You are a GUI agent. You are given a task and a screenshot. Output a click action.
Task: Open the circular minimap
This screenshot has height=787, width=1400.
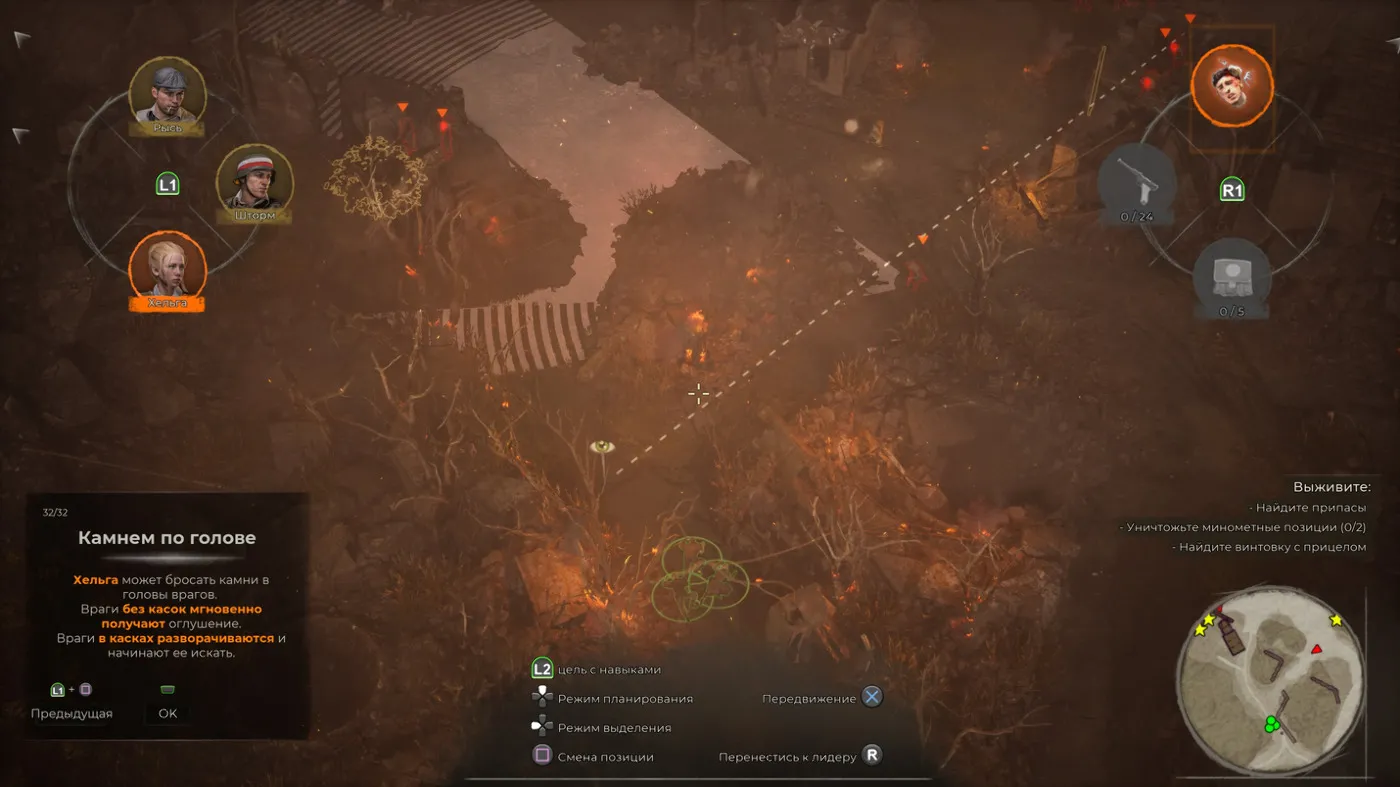(x=1271, y=681)
